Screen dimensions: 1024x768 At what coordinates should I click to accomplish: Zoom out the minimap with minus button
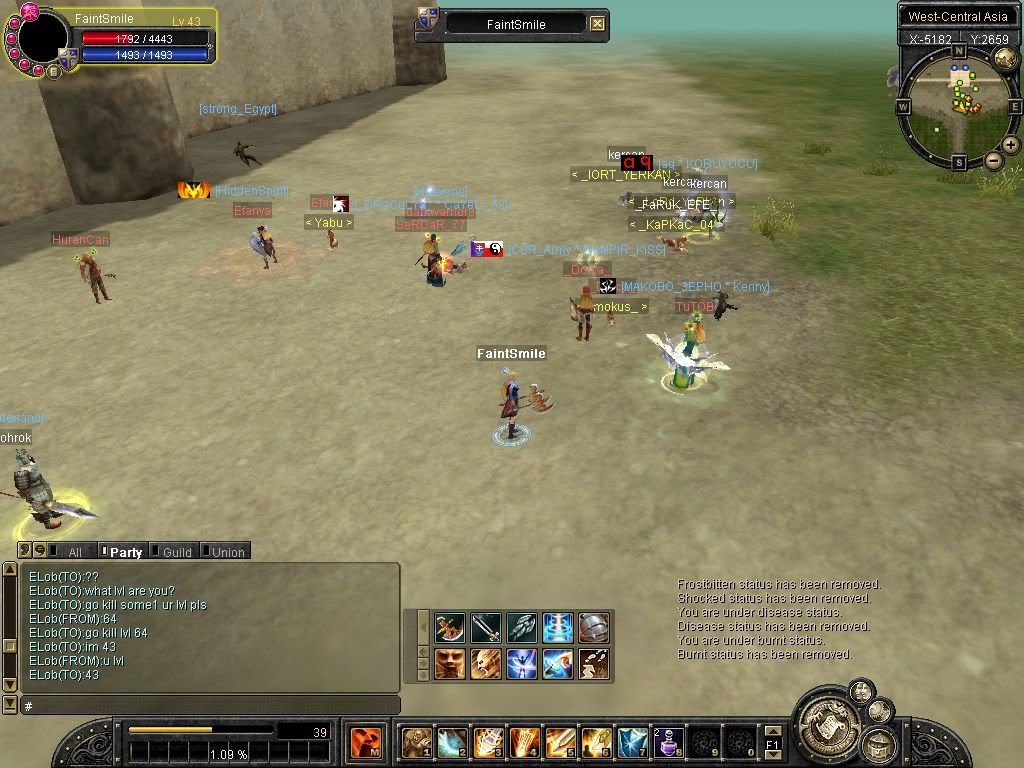point(994,161)
